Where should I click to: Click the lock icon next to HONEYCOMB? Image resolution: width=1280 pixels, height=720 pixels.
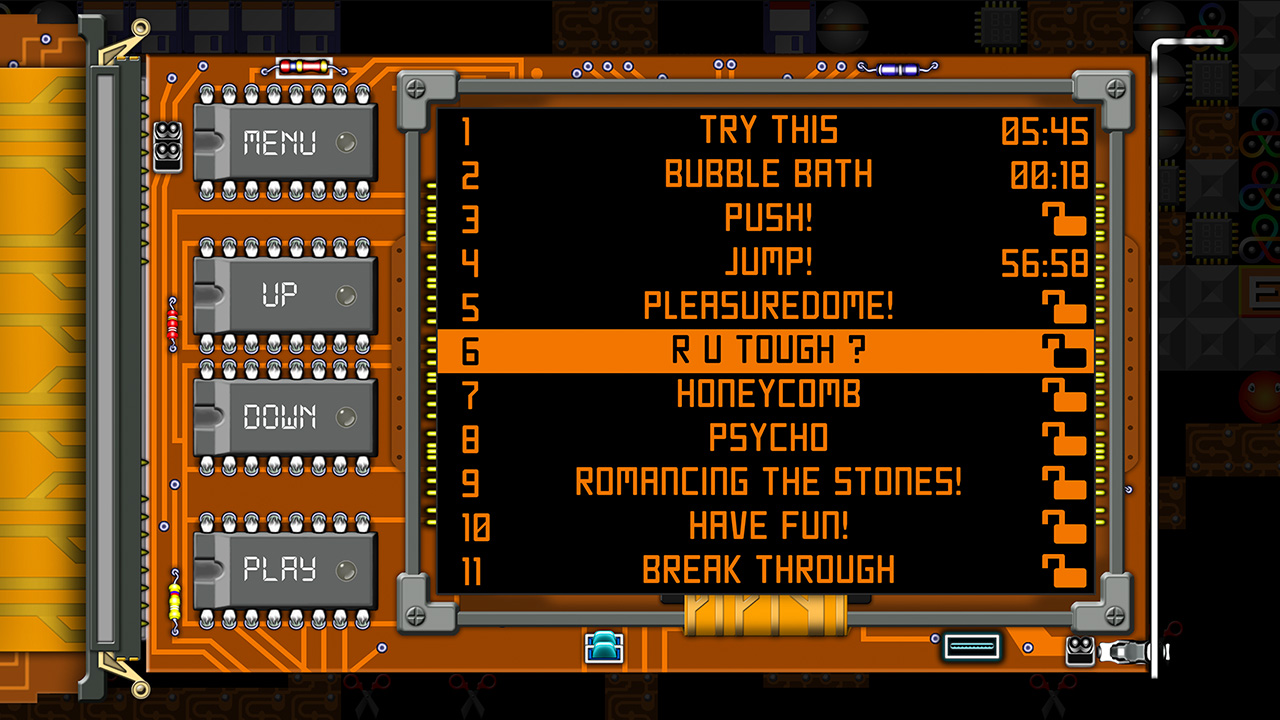tap(1065, 393)
